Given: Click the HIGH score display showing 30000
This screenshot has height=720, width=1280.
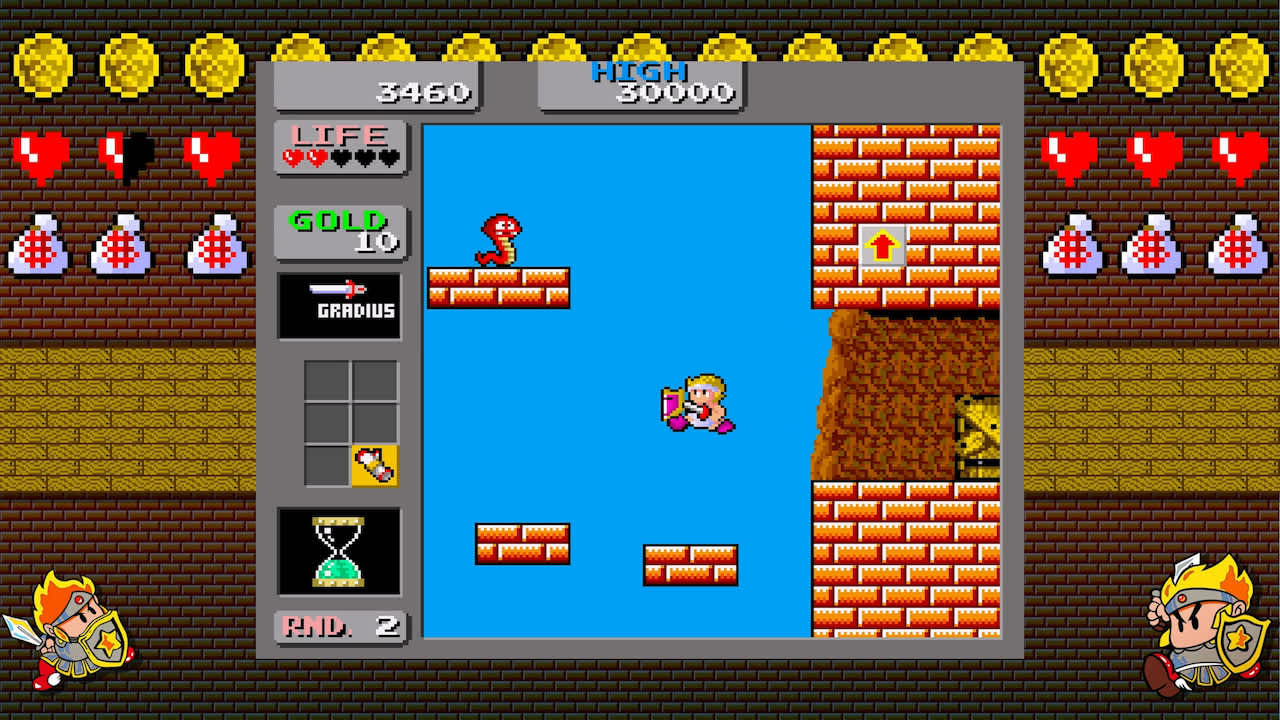Looking at the screenshot, I should 639,85.
